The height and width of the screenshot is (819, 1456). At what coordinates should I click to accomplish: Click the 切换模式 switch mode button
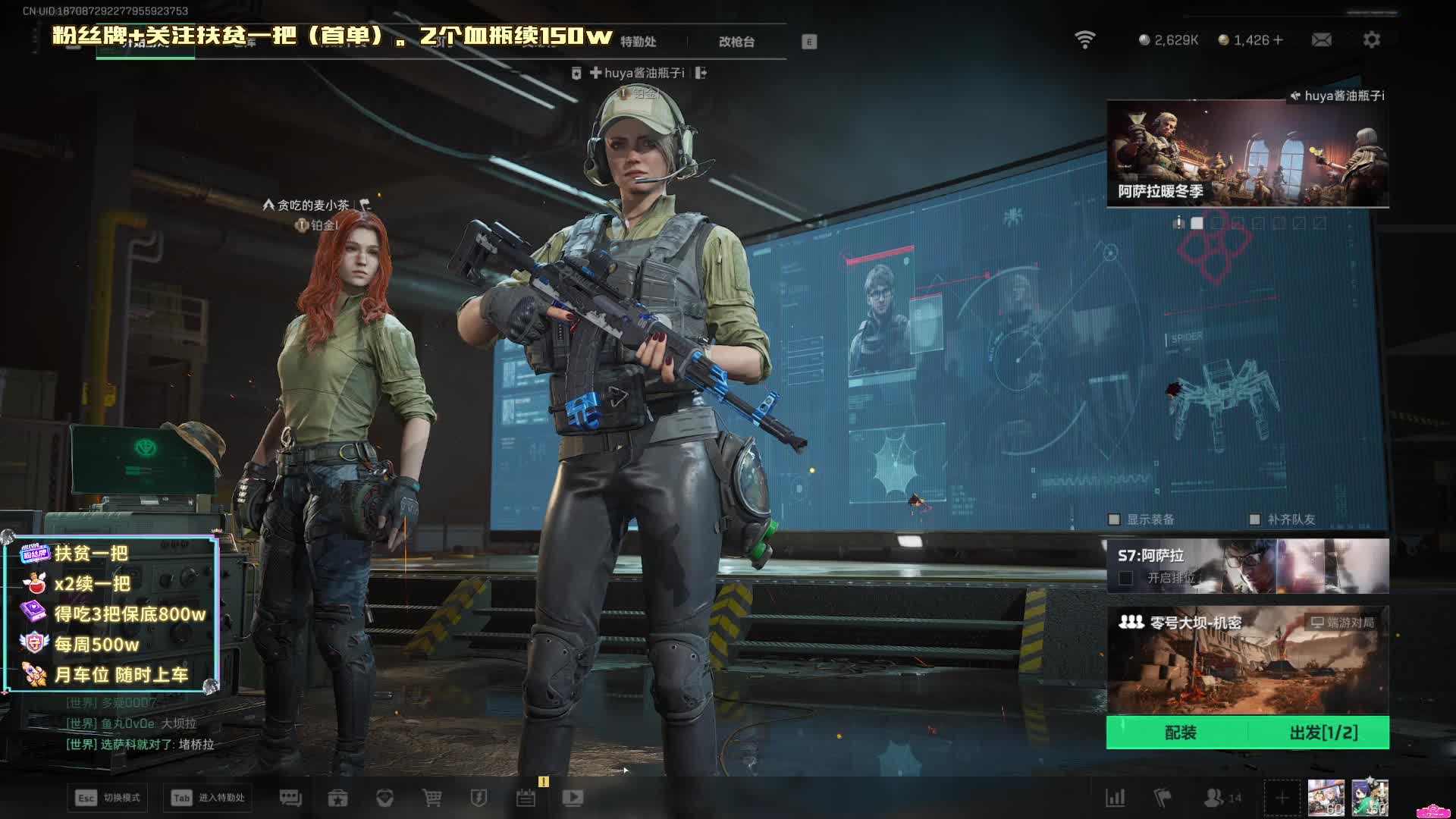[108, 798]
